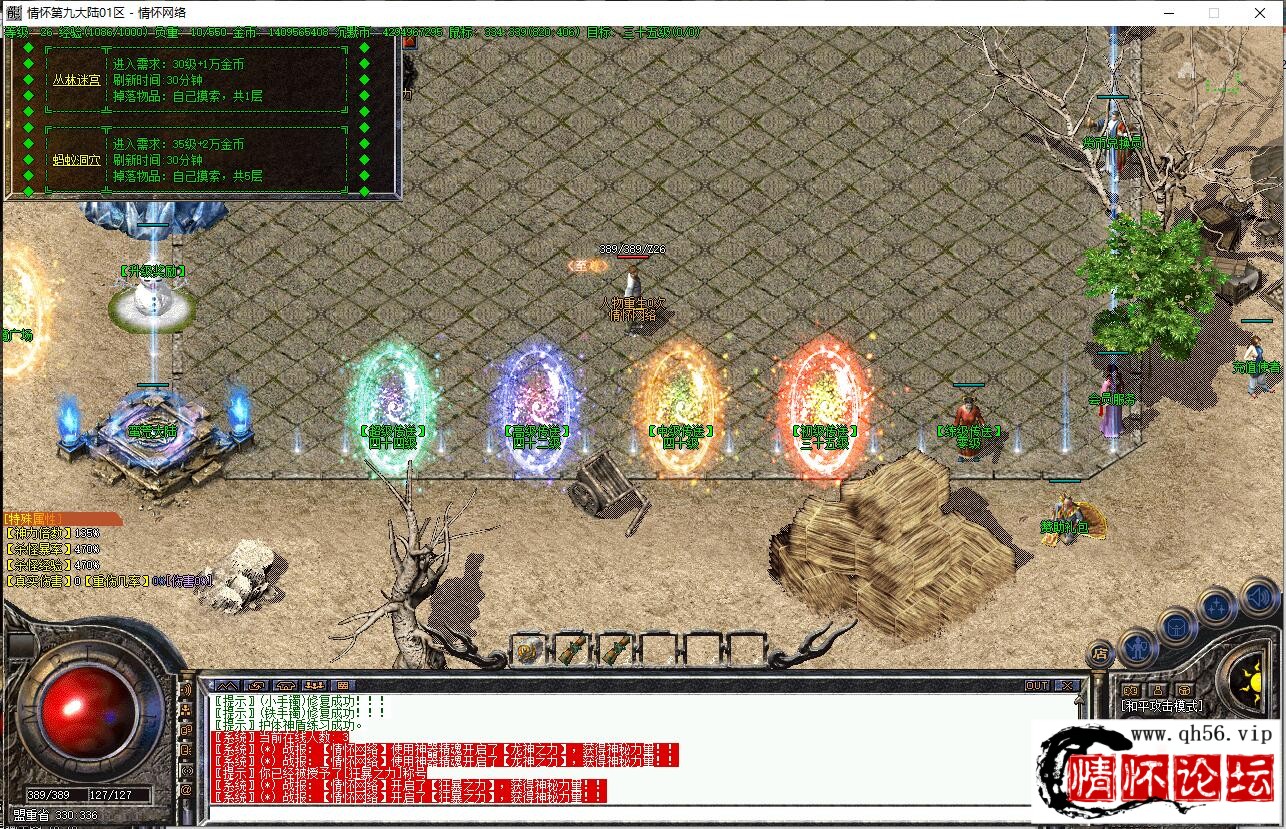This screenshot has height=829, width=1286.
Task: Close the game with the X button beside OUT
Action: click(x=1067, y=686)
